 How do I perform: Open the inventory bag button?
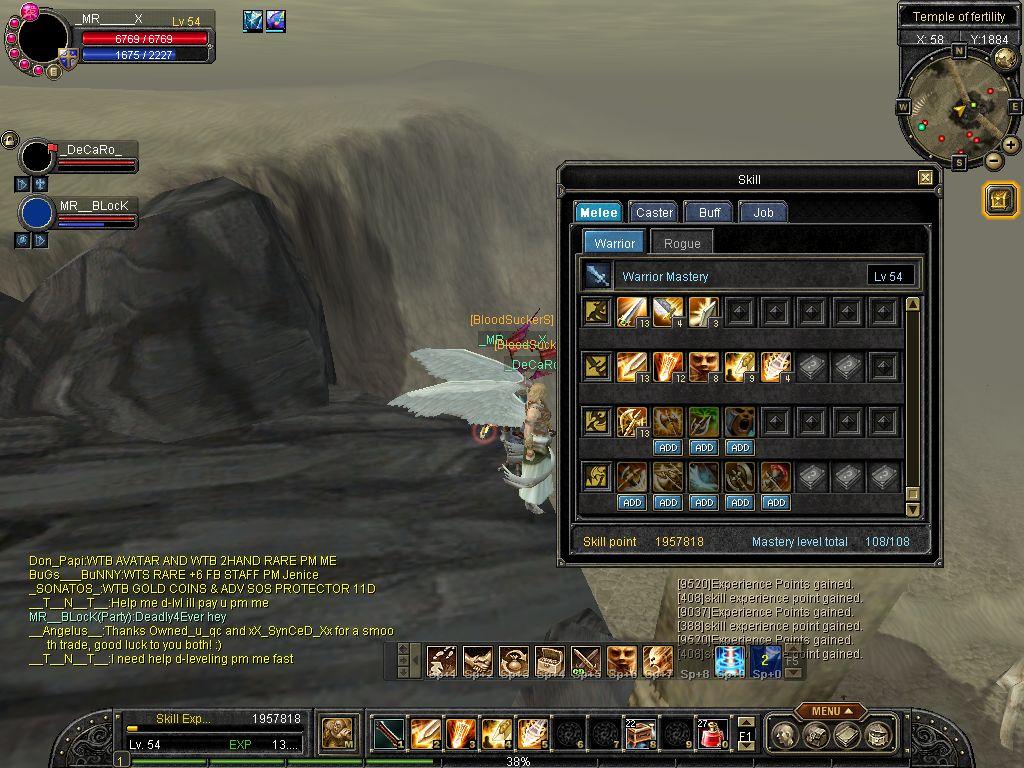point(816,737)
